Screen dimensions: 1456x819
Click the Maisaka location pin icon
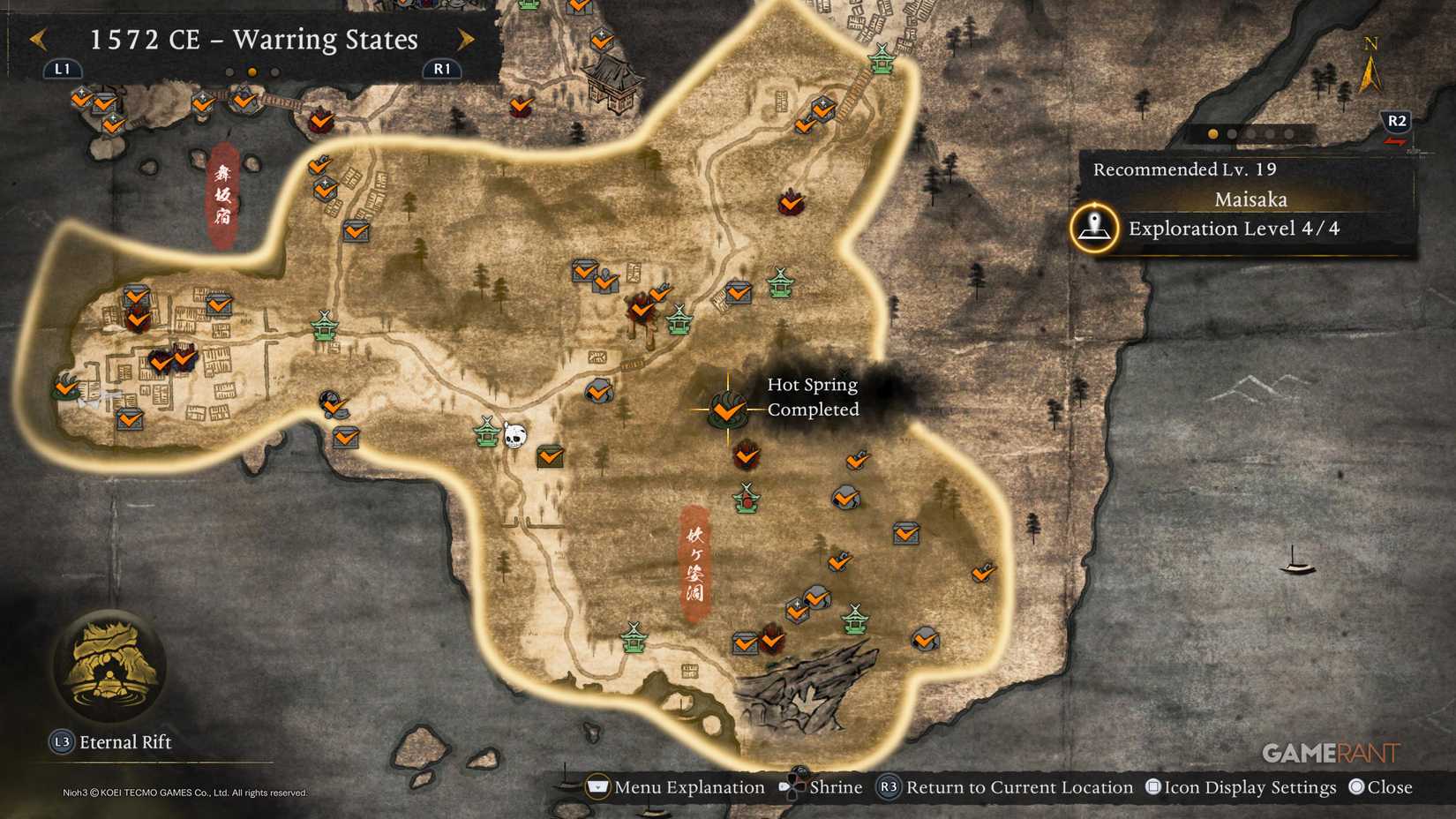point(1093,228)
